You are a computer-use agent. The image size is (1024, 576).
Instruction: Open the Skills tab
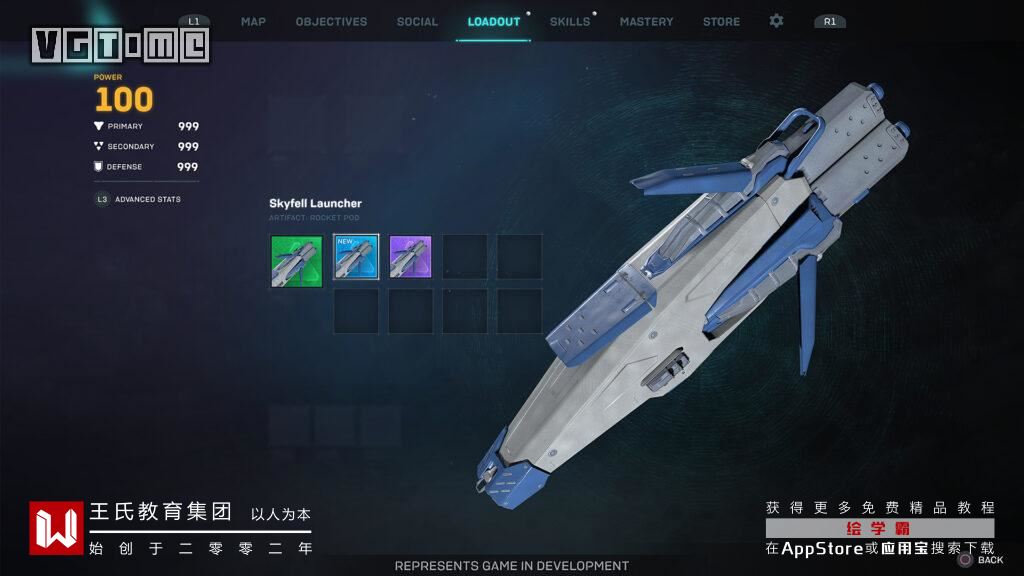coord(570,21)
